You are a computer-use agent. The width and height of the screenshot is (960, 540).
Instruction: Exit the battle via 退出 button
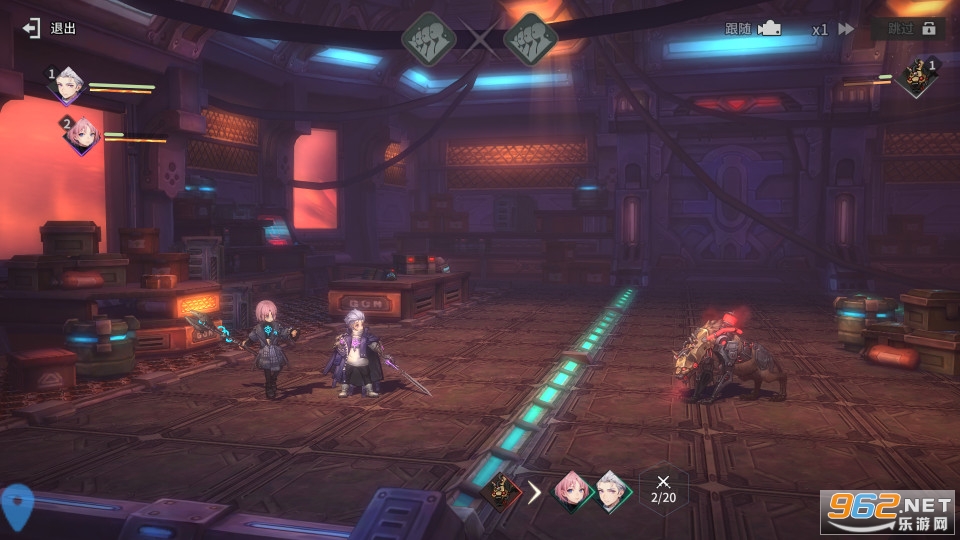(x=50, y=28)
